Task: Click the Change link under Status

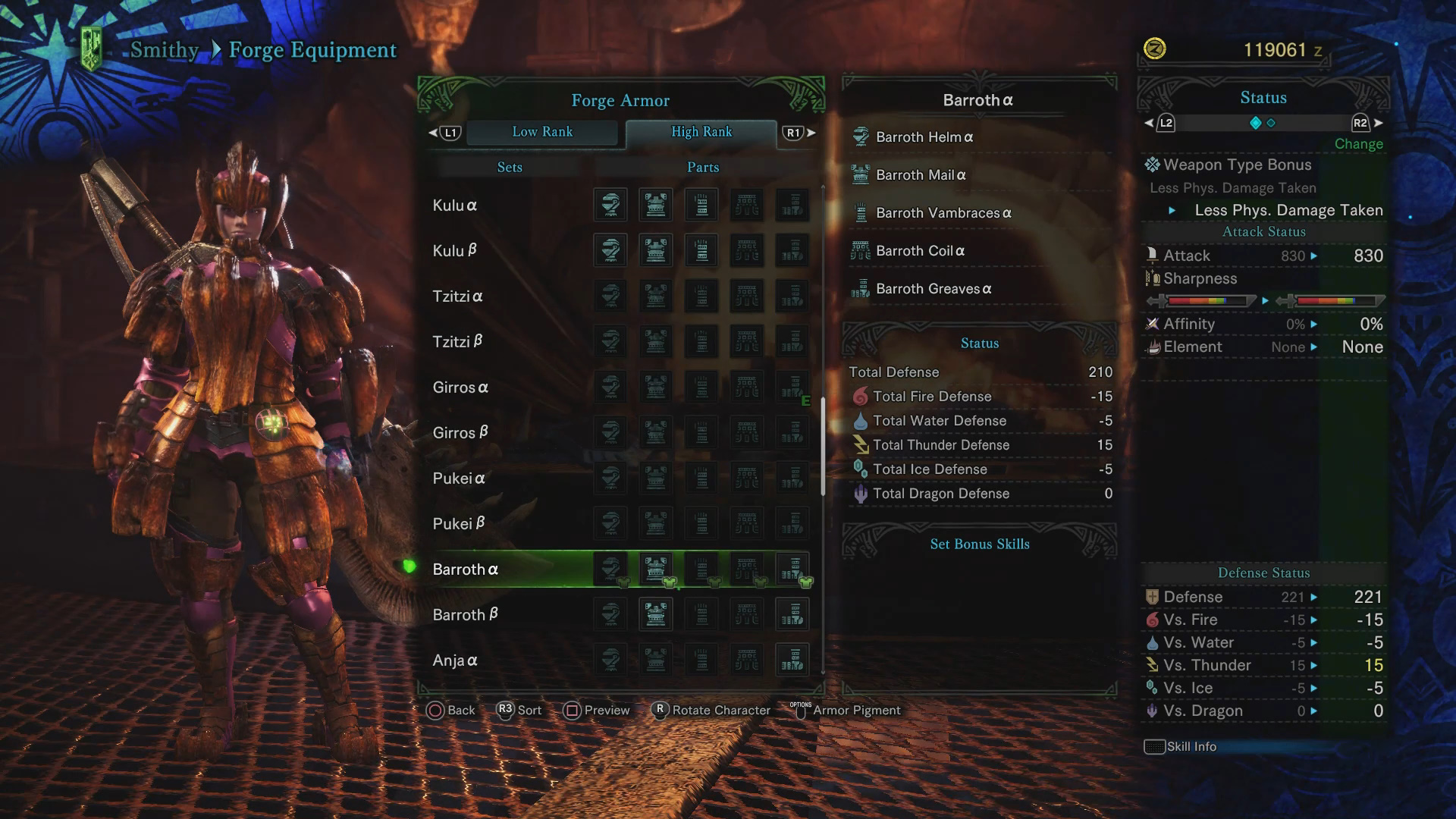Action: pyautogui.click(x=1358, y=144)
